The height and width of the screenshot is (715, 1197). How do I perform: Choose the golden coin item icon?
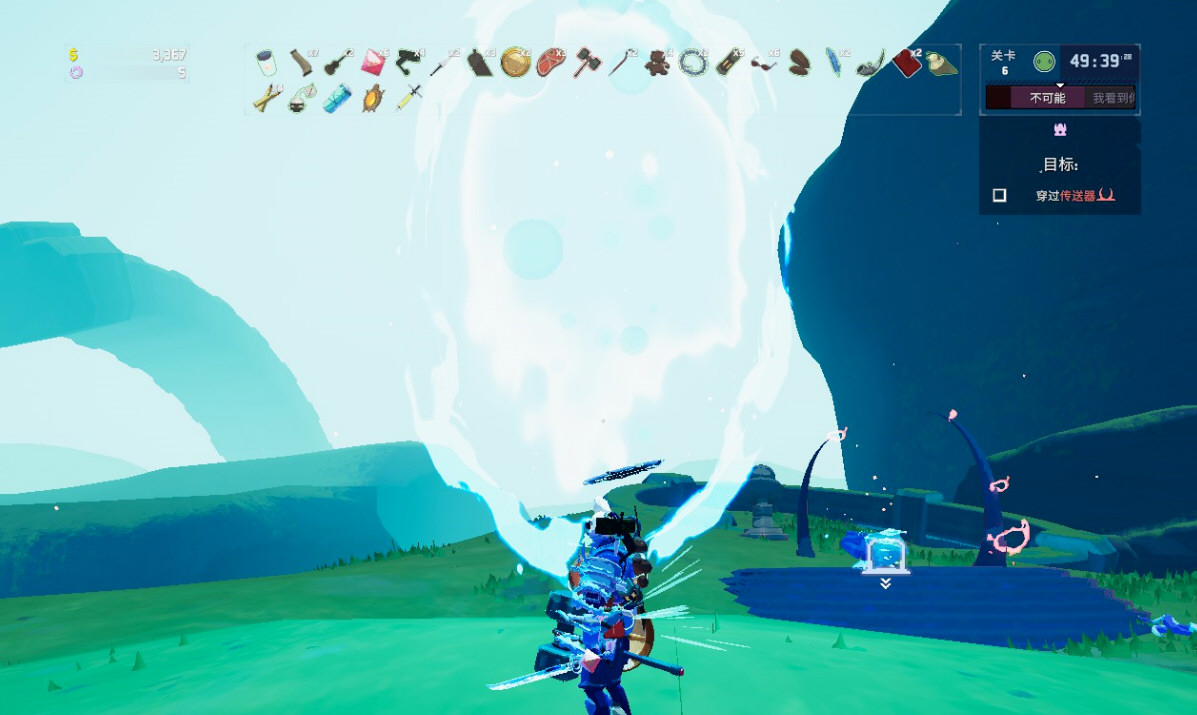point(515,62)
